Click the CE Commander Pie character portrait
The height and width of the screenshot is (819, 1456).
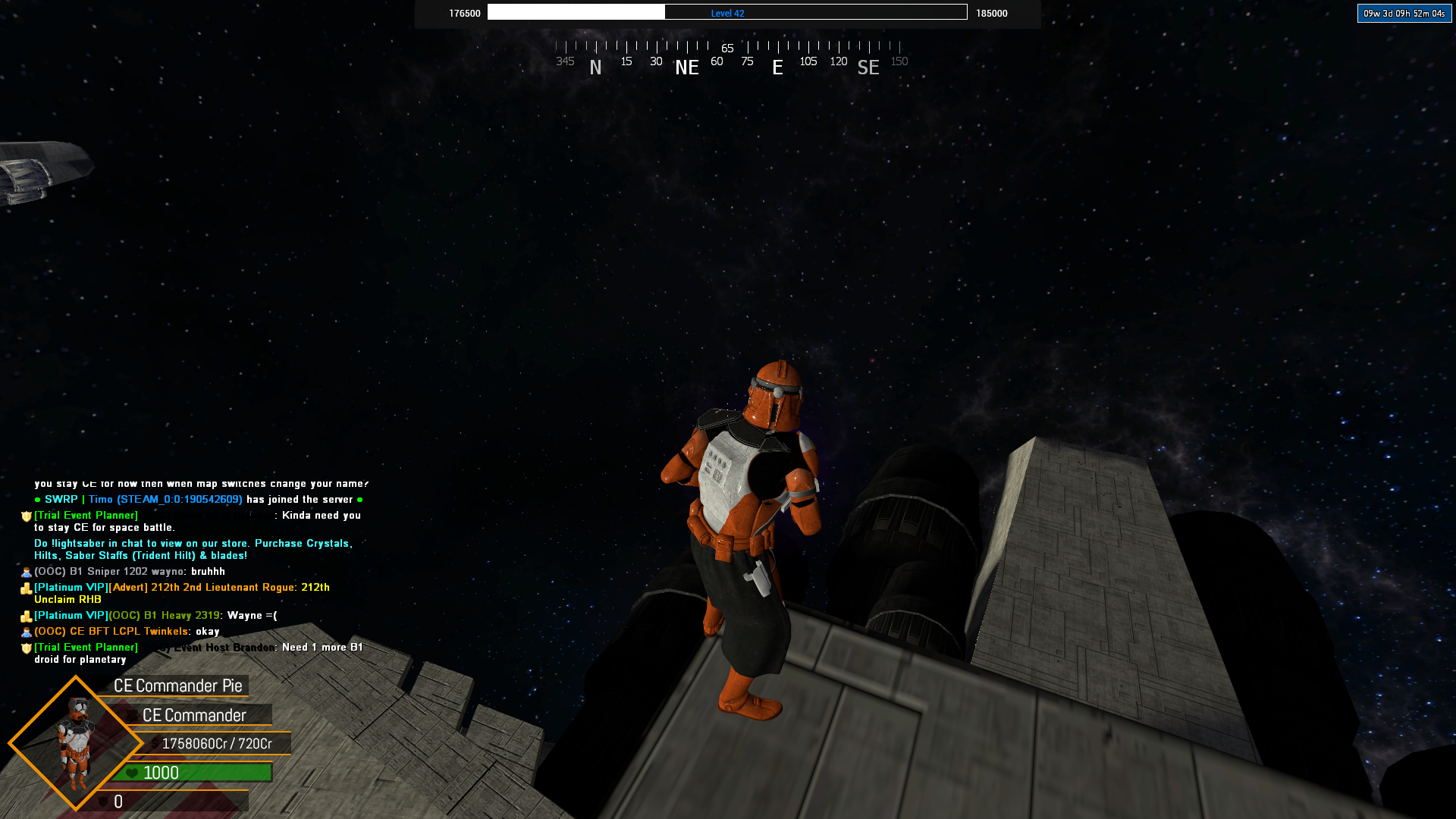76,743
